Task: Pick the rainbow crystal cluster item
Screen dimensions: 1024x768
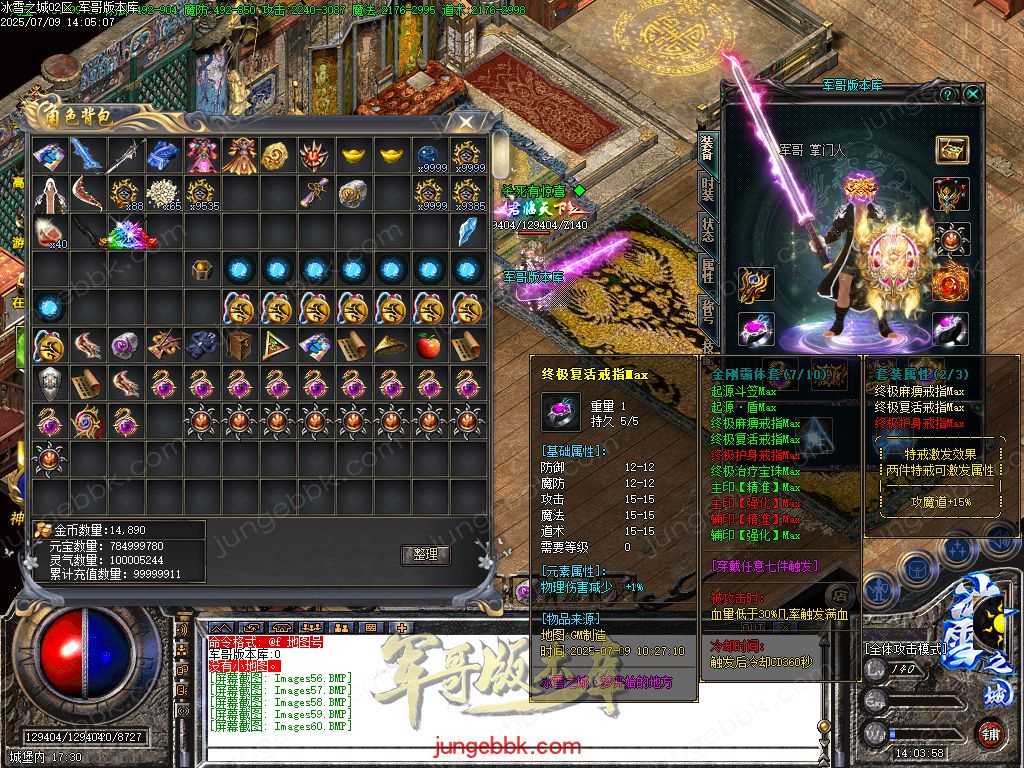Action: [x=128, y=233]
